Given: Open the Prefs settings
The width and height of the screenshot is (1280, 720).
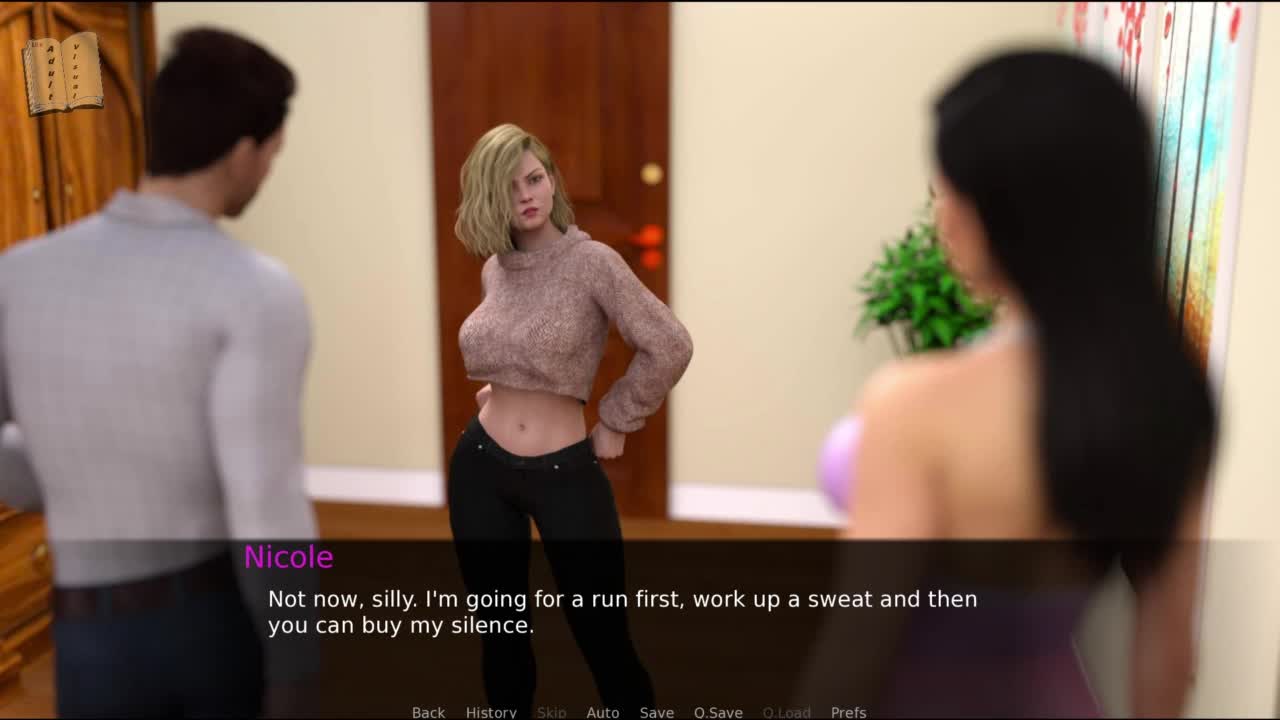Looking at the screenshot, I should (x=848, y=712).
